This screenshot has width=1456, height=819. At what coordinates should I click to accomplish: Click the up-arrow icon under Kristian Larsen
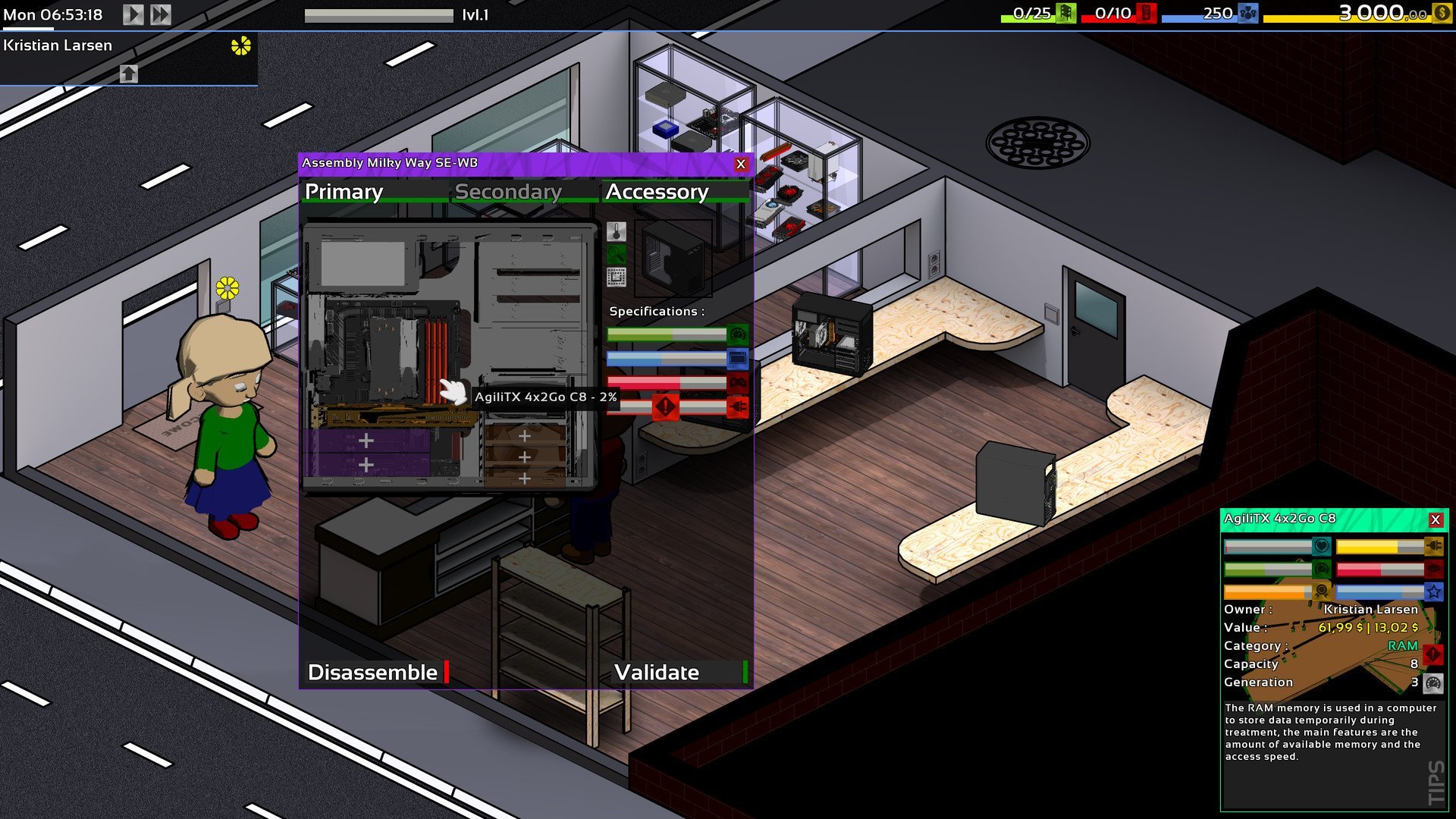point(129,74)
